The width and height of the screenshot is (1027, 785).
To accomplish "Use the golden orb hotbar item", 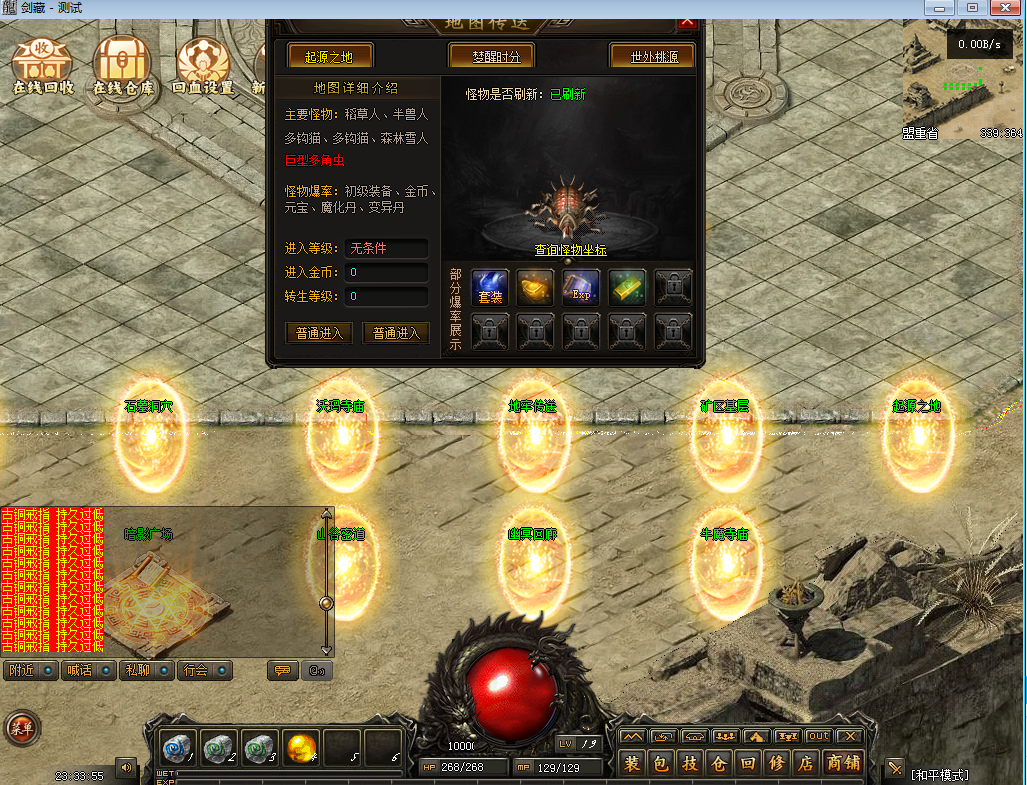I will click(301, 748).
